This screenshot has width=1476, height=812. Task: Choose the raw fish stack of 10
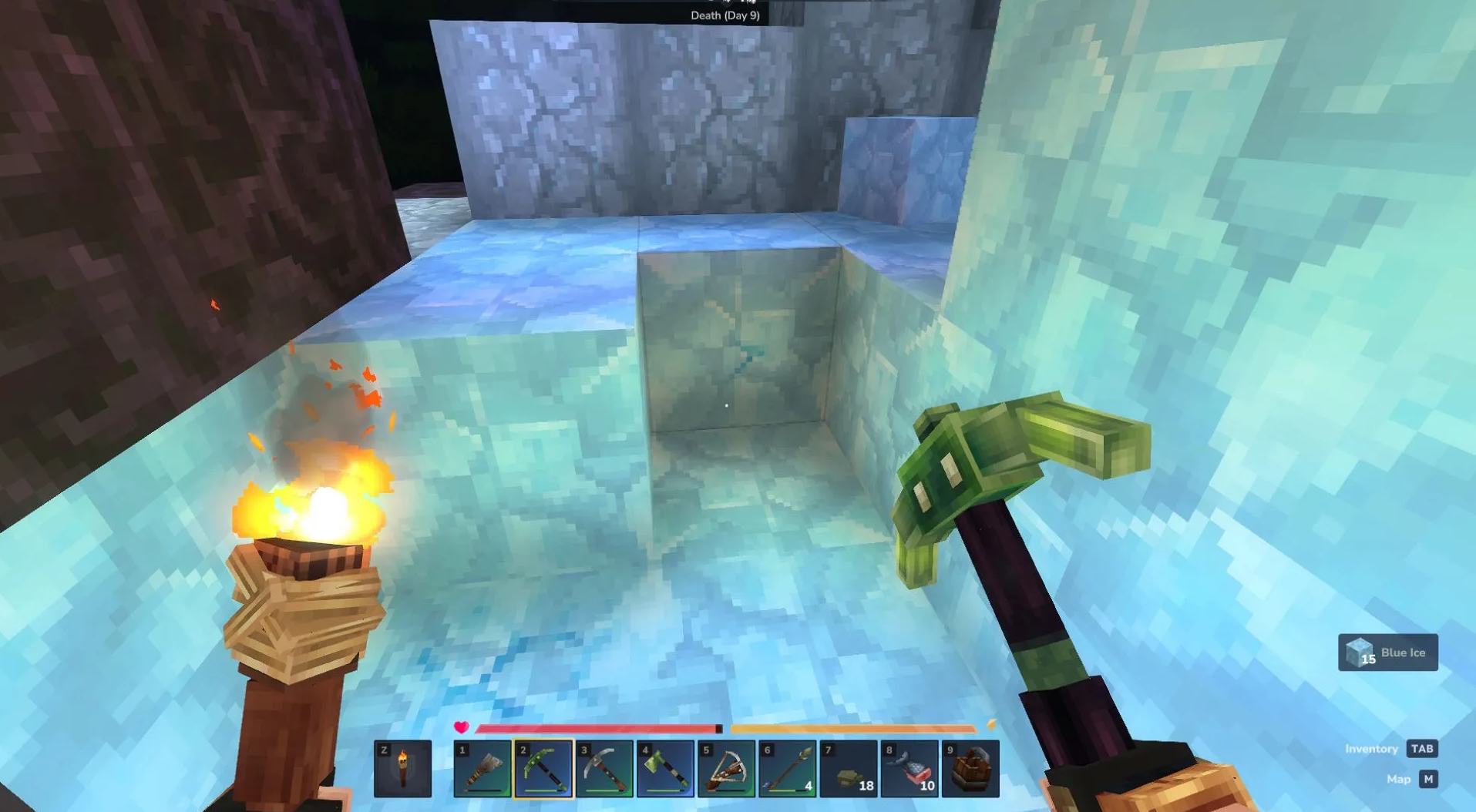pyautogui.click(x=909, y=768)
